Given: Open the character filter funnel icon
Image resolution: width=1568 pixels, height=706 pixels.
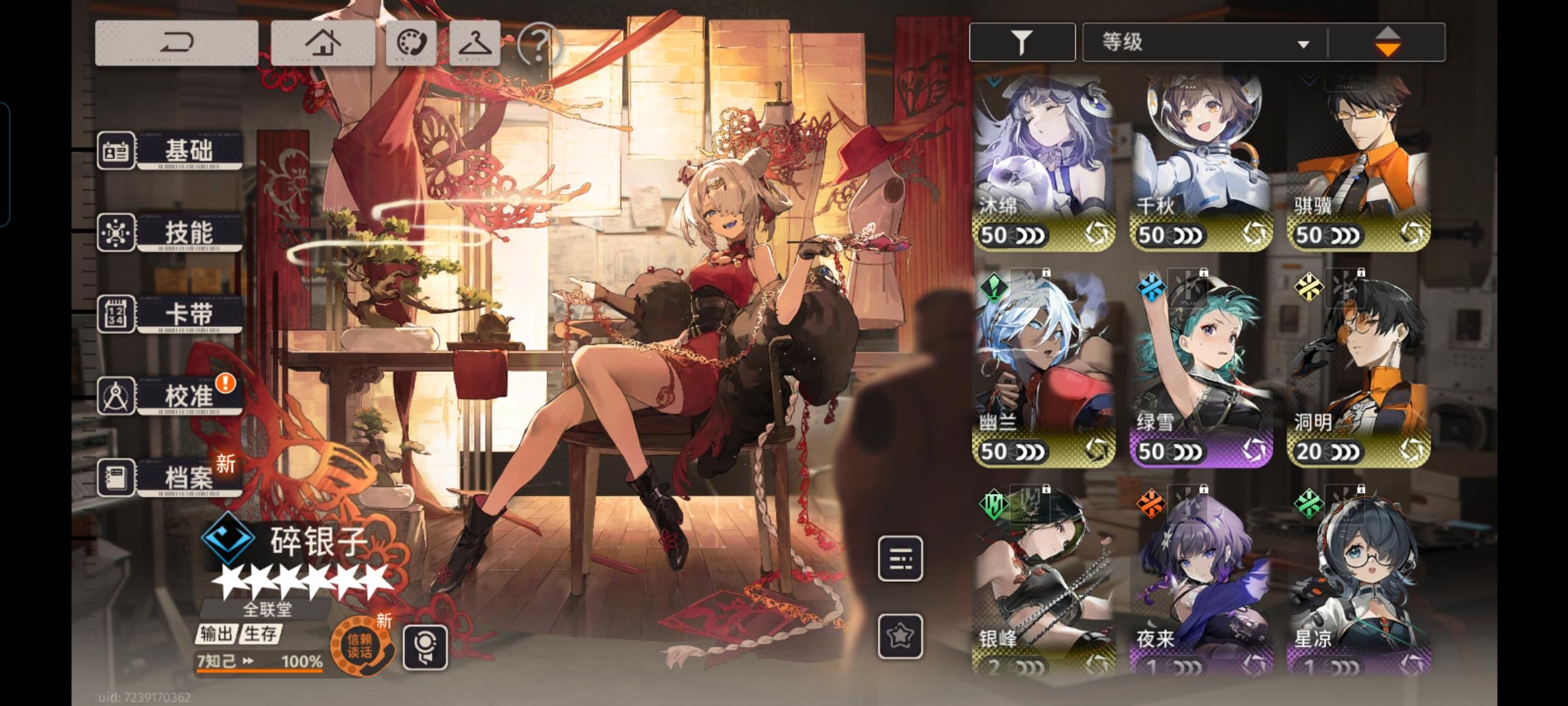Looking at the screenshot, I should point(1021,41).
